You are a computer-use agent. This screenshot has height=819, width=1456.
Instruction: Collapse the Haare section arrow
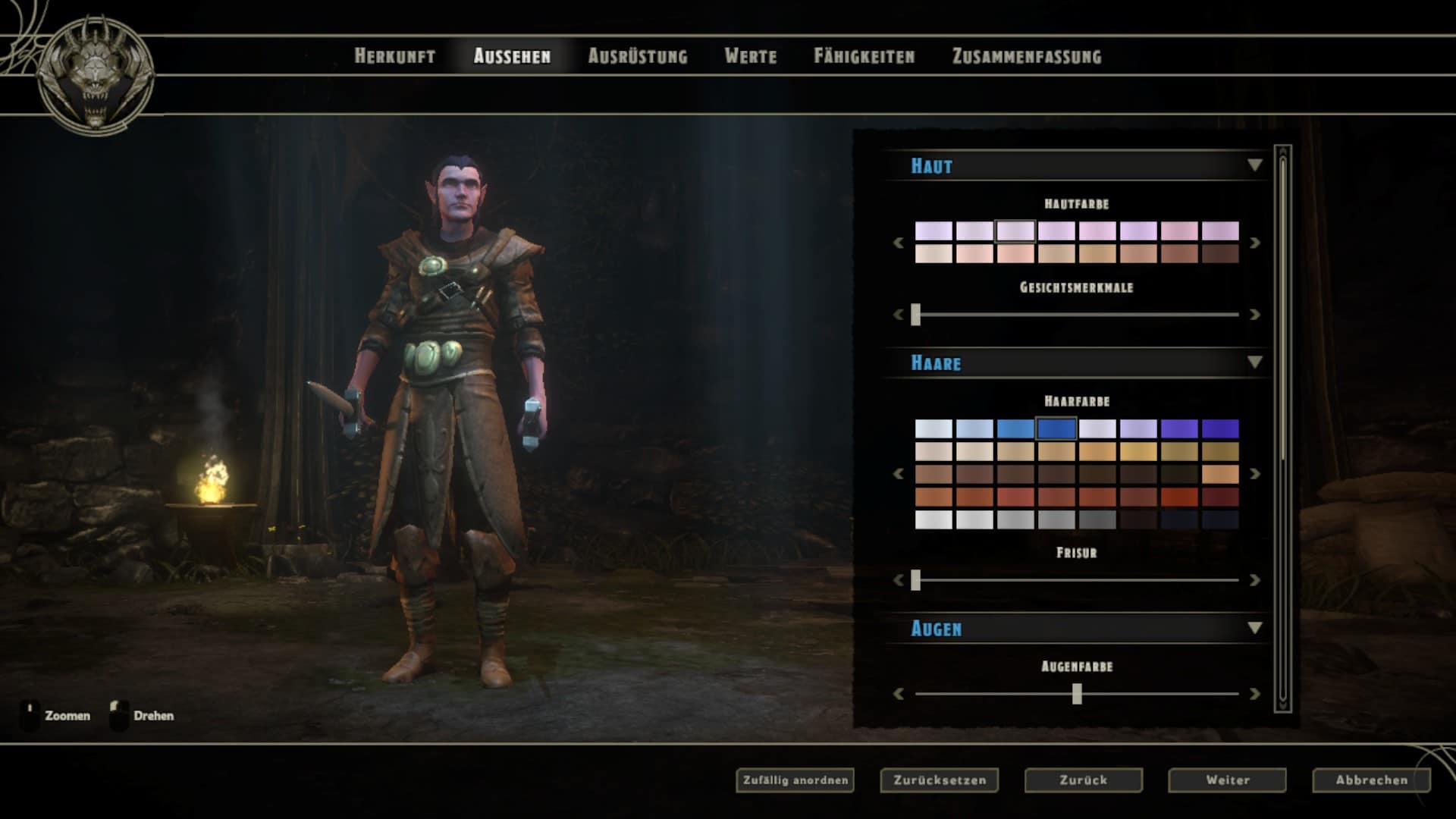[x=1254, y=362]
